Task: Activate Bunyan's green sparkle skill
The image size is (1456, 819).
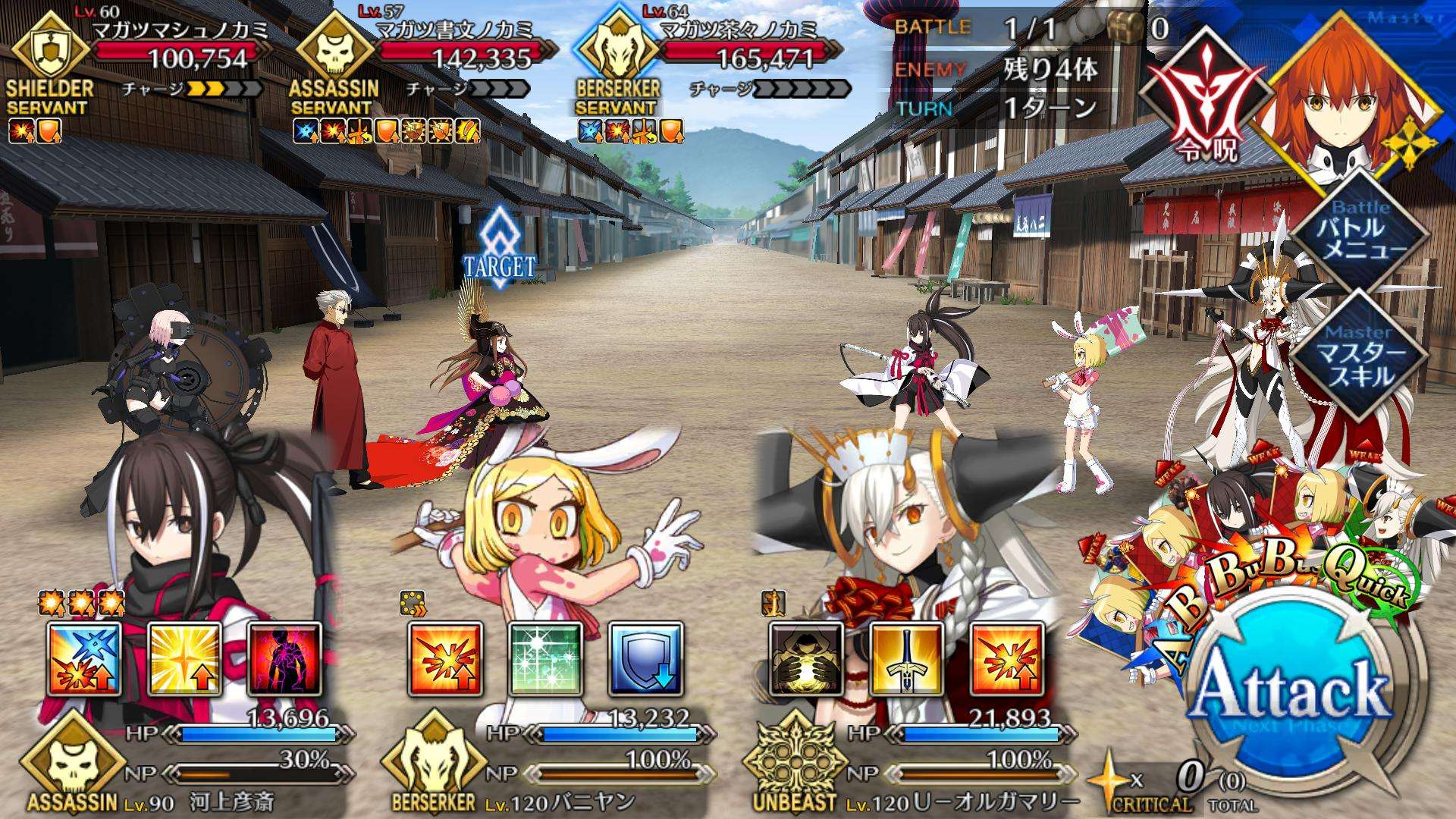Action: point(545,660)
